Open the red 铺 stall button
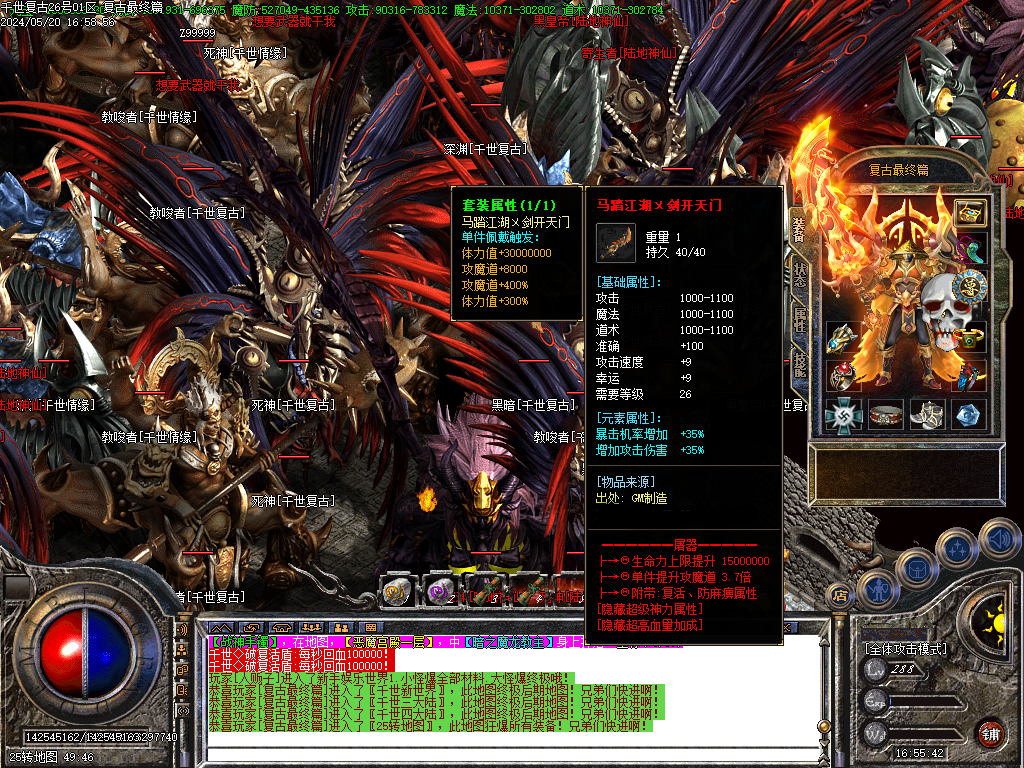 pos(990,732)
